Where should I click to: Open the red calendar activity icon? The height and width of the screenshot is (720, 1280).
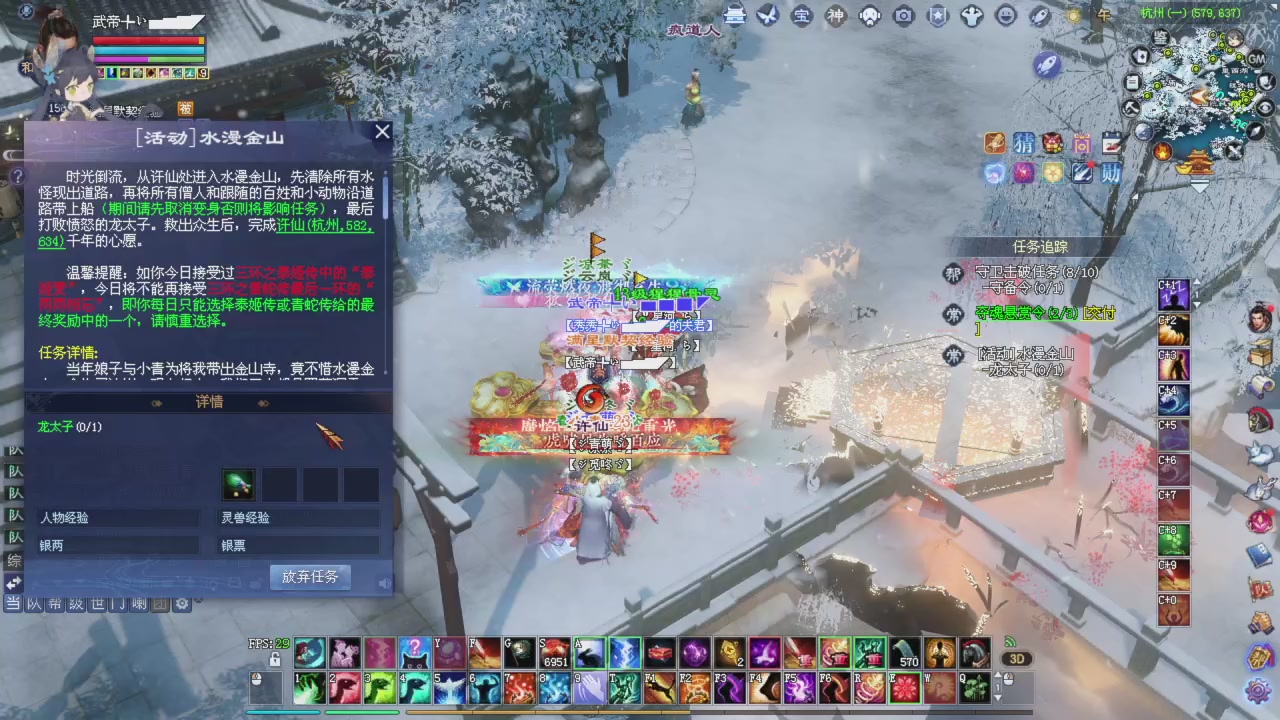1112,144
